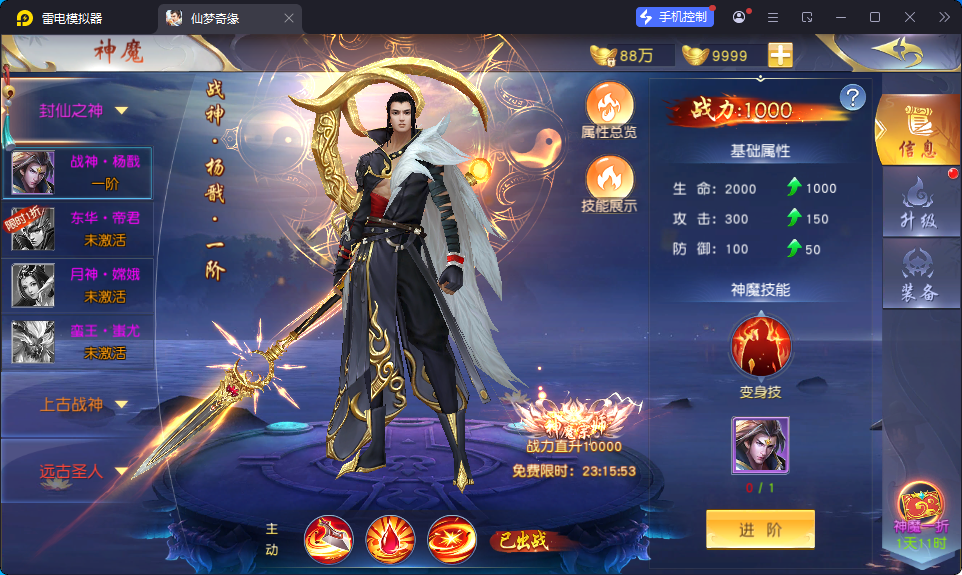The image size is (962, 575).
Task: Switch to the 信息 tab
Action: point(916,131)
